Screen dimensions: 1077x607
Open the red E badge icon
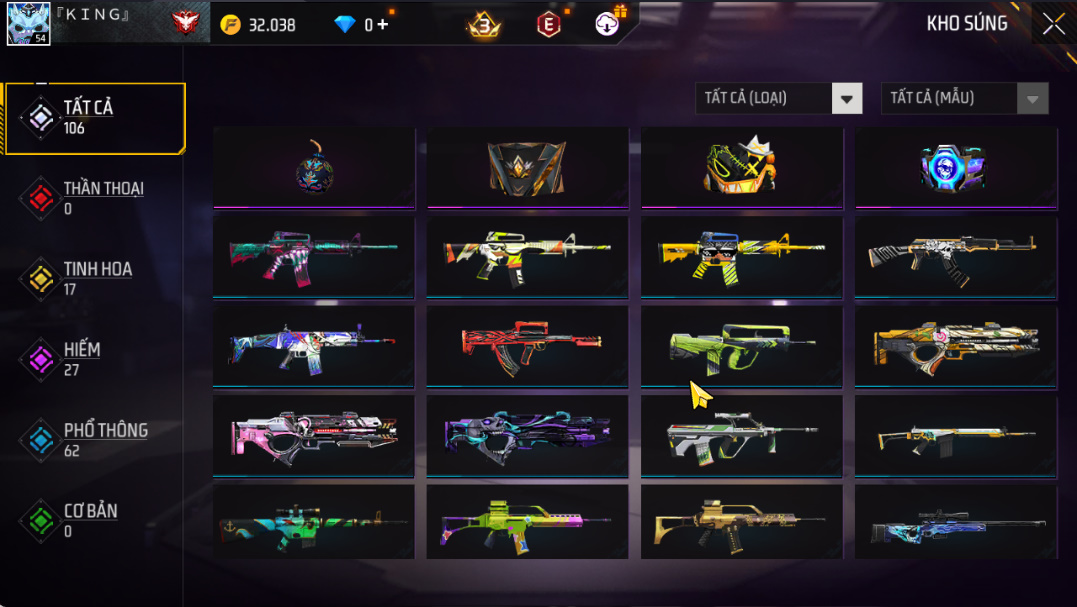click(548, 24)
